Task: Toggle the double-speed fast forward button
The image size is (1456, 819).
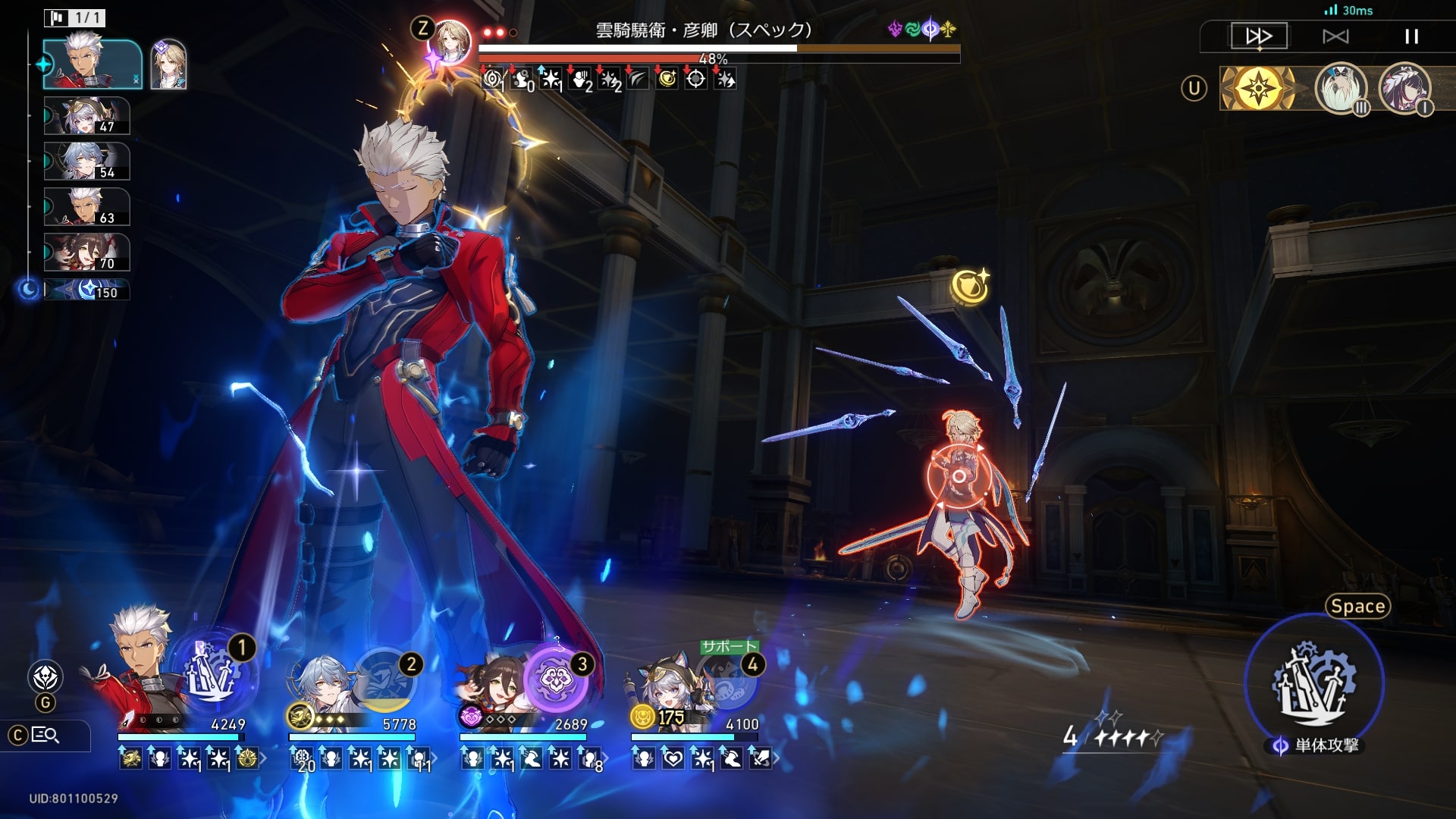Action: [1258, 36]
